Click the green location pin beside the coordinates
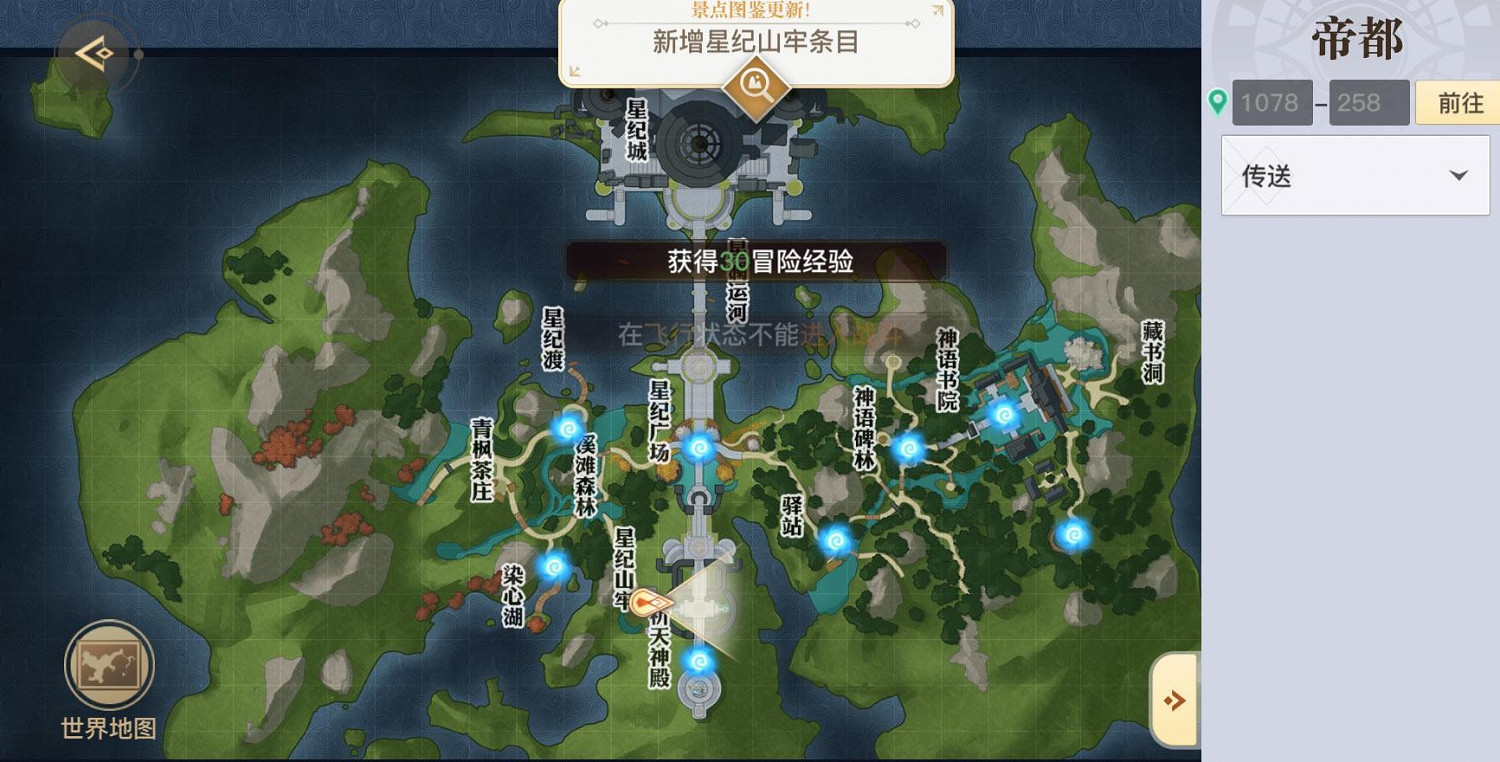The height and width of the screenshot is (762, 1500). [1218, 102]
